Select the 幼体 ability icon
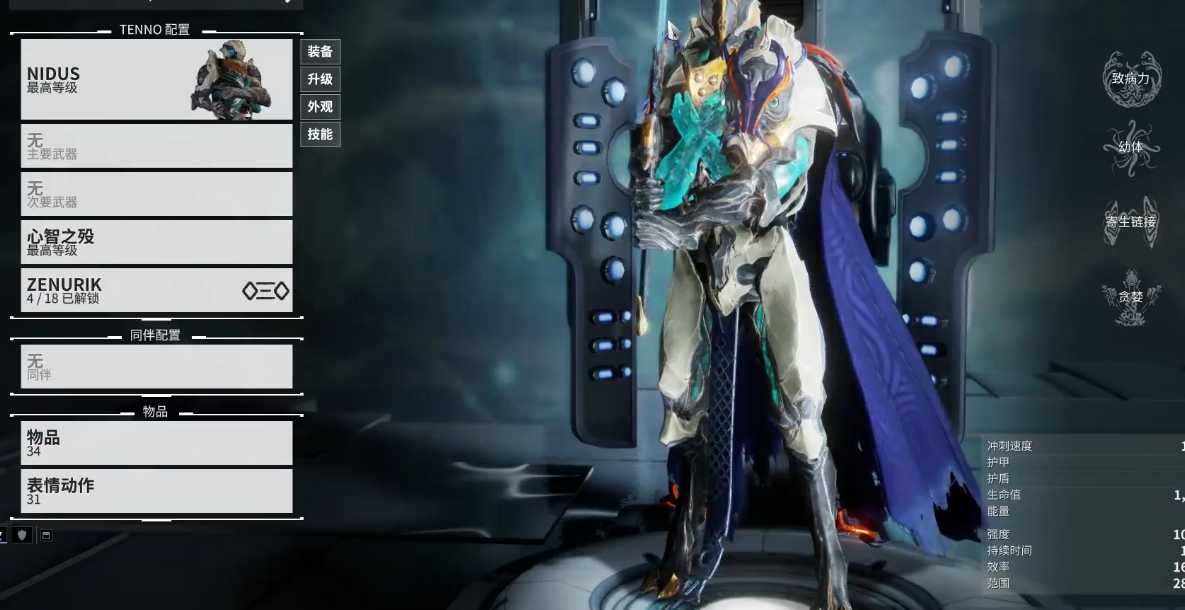 pyautogui.click(x=1131, y=148)
